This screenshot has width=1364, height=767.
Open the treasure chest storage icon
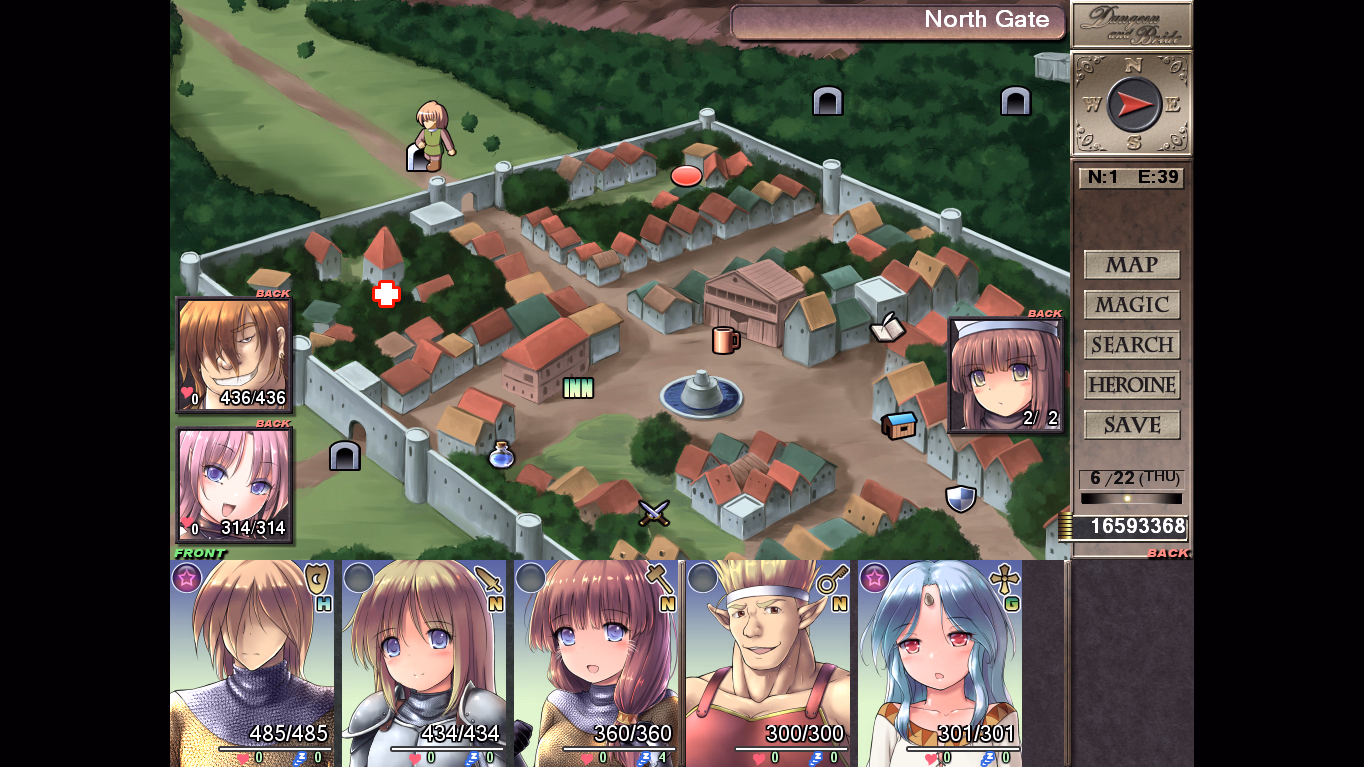899,425
